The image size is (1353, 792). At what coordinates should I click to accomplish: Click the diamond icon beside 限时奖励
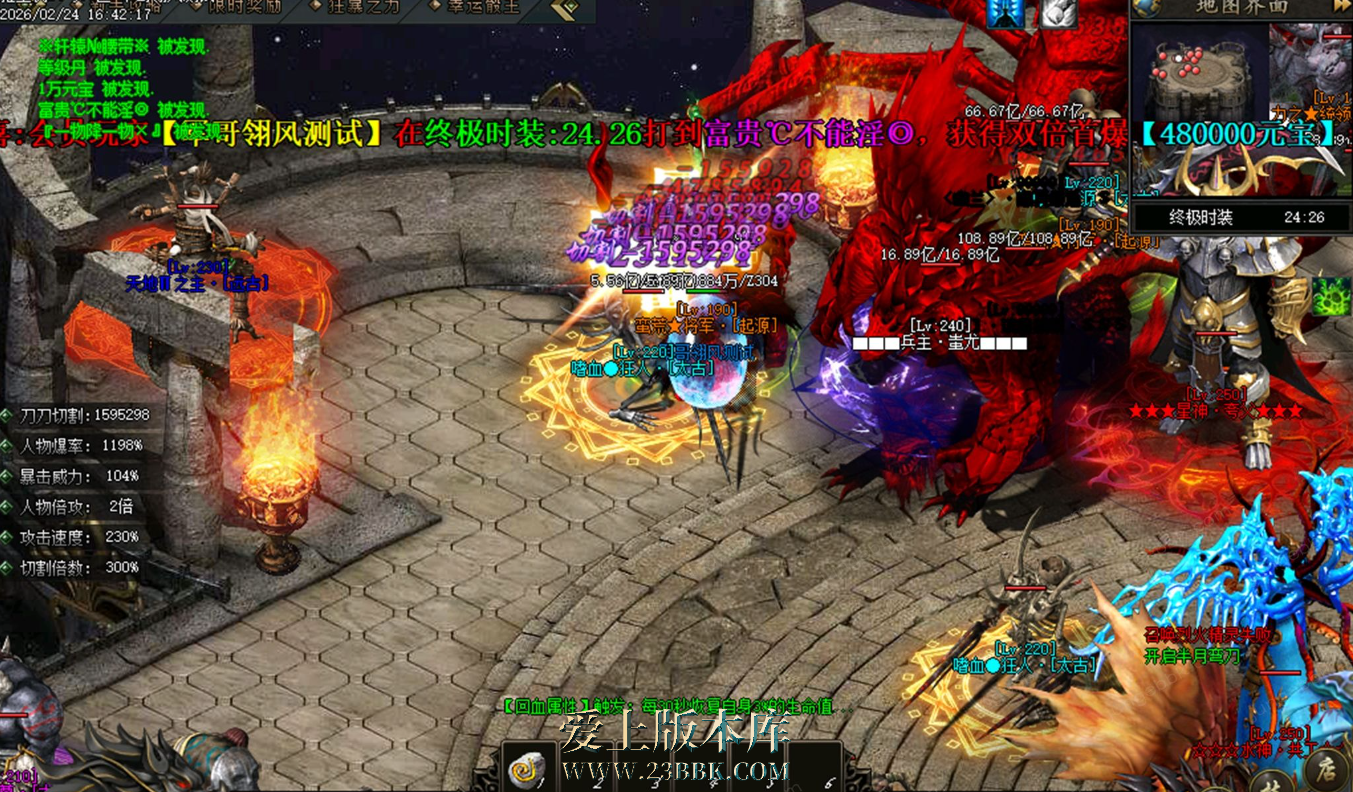pos(197,8)
